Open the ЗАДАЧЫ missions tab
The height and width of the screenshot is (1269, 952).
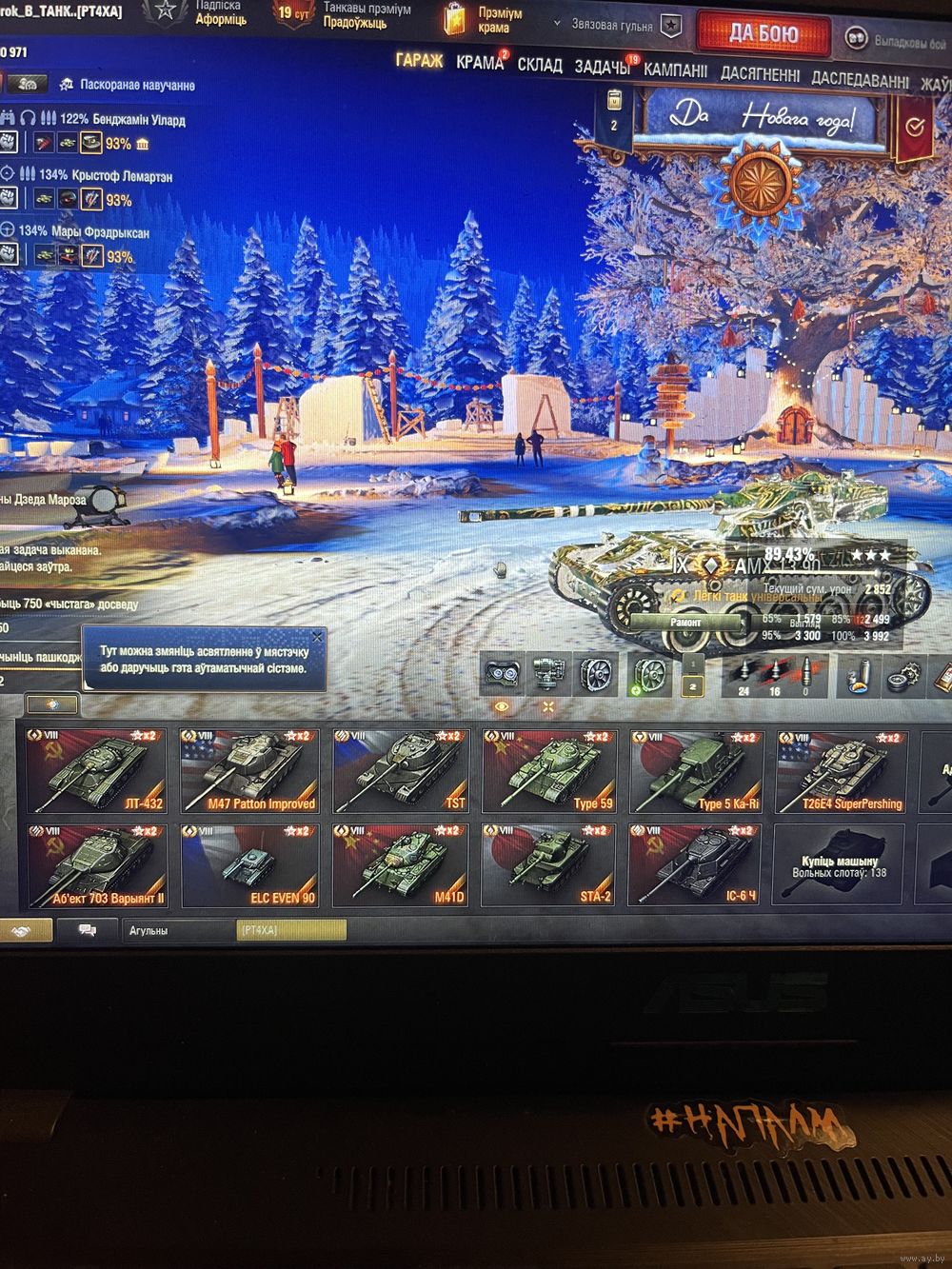[x=601, y=67]
